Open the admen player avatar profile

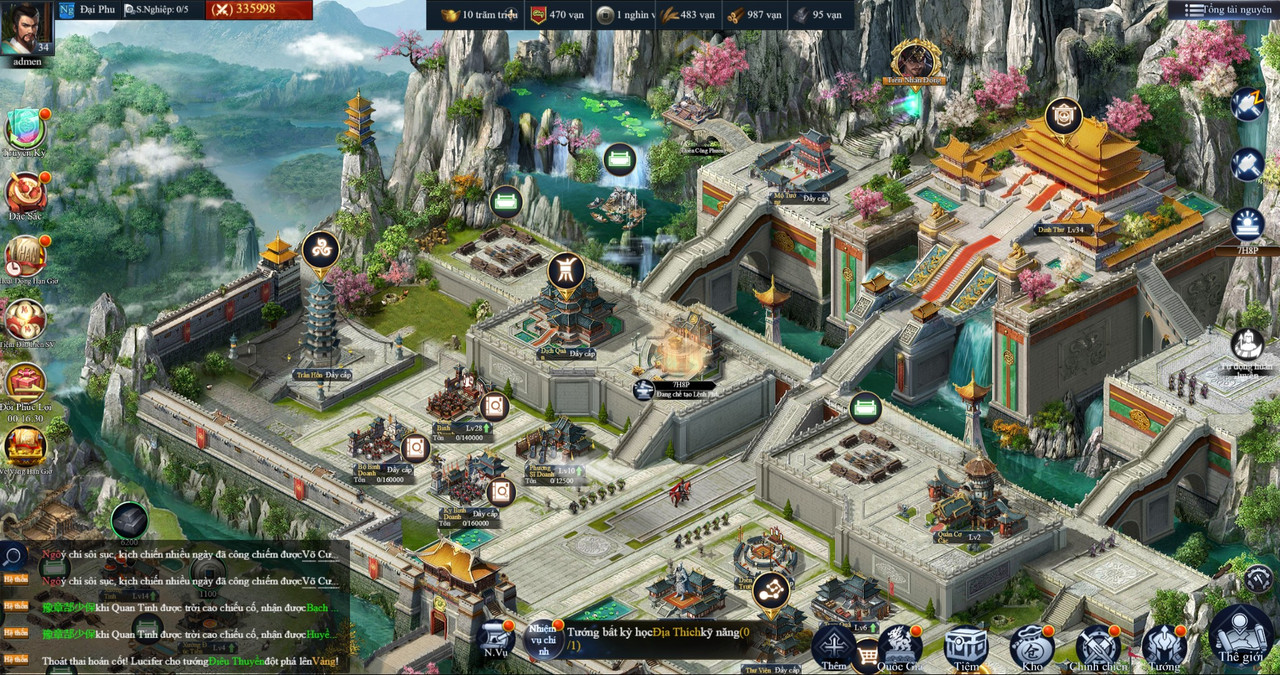(x=27, y=30)
